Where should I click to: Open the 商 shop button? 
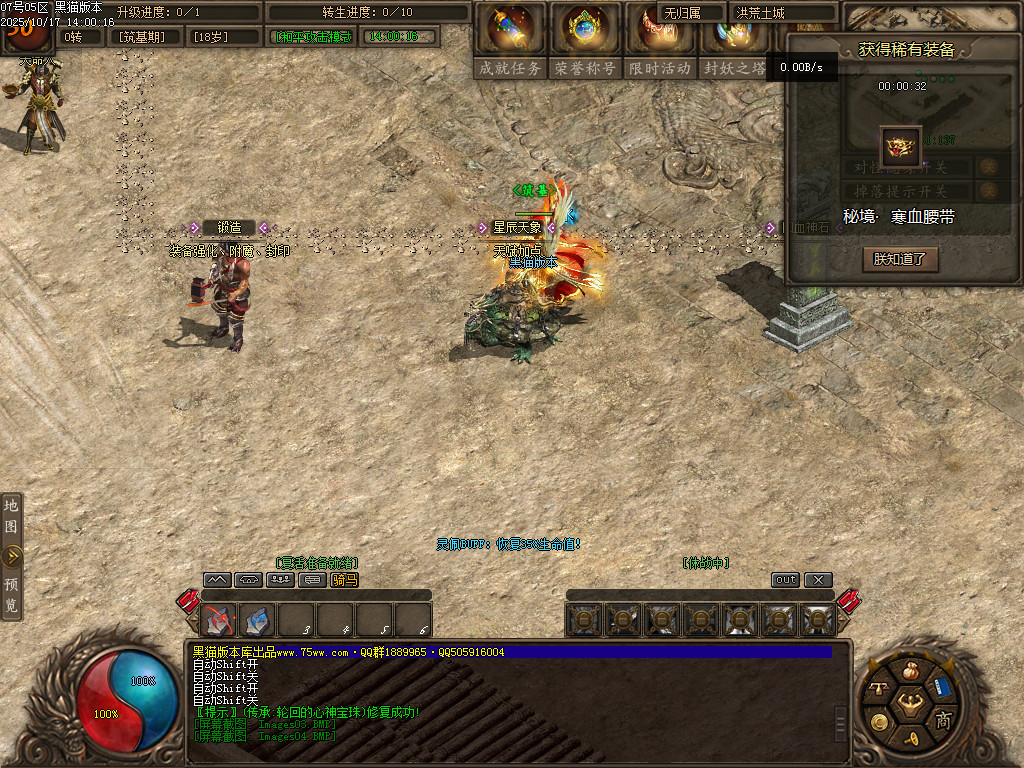[x=942, y=720]
